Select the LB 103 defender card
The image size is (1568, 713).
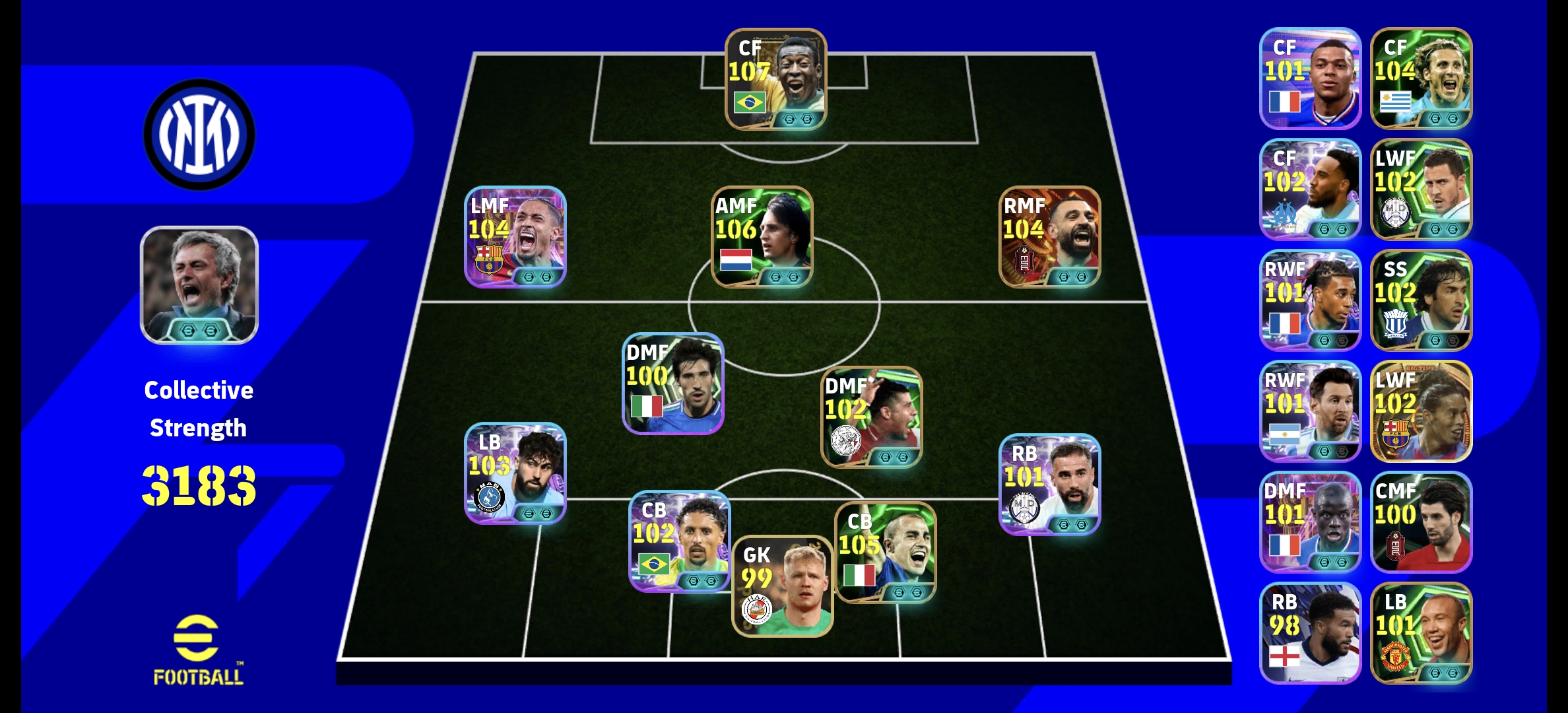(x=515, y=473)
